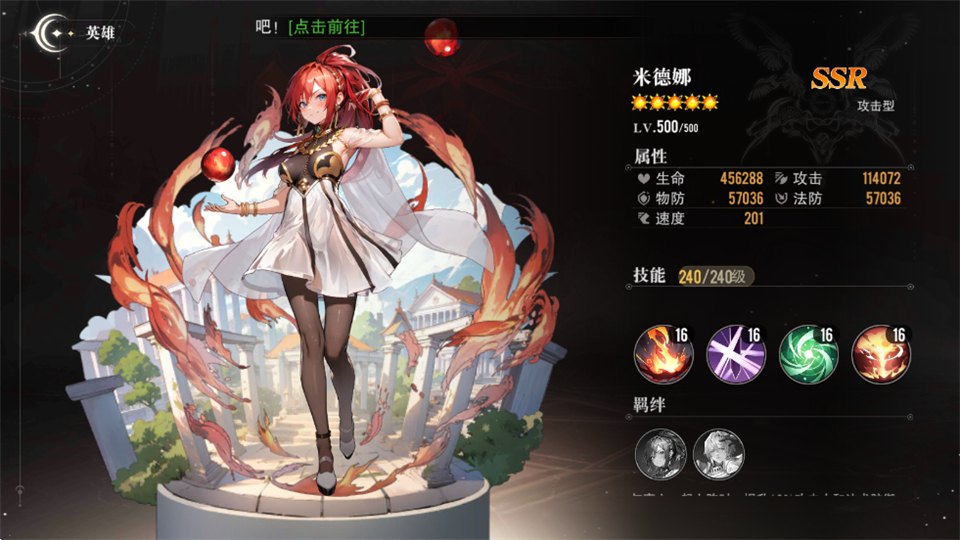Tap the SSR rarity badge
Image resolution: width=960 pixels, height=540 pixels.
(838, 78)
